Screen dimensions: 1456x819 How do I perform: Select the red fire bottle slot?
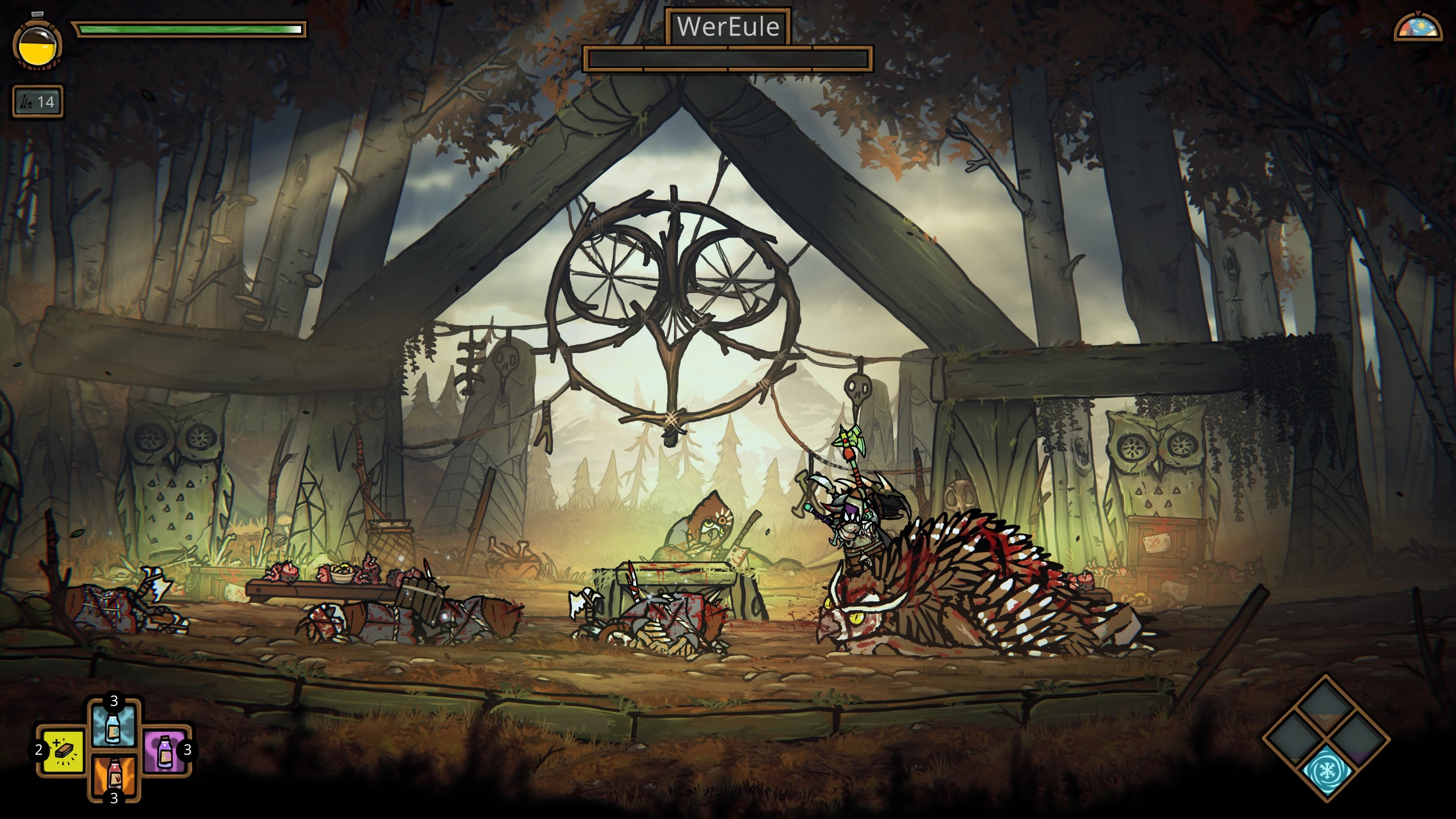[x=114, y=774]
